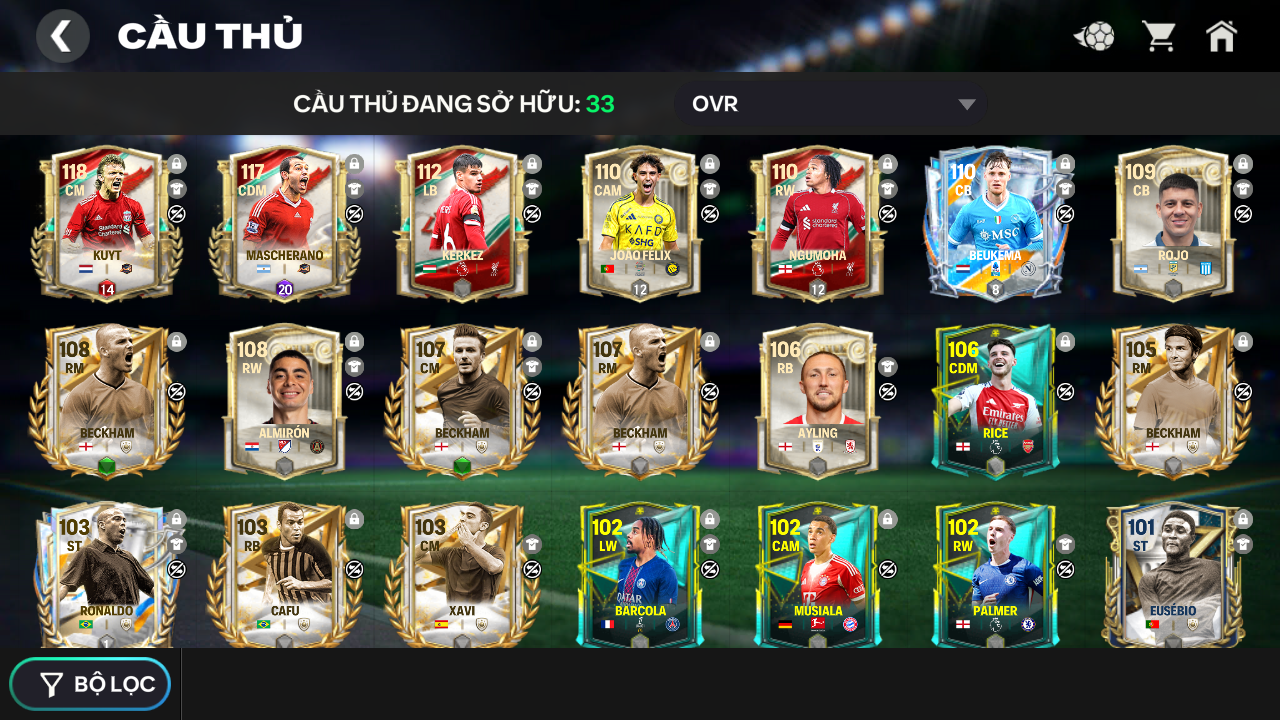Go back using the arrow button
The image size is (1280, 720).
tap(62, 36)
